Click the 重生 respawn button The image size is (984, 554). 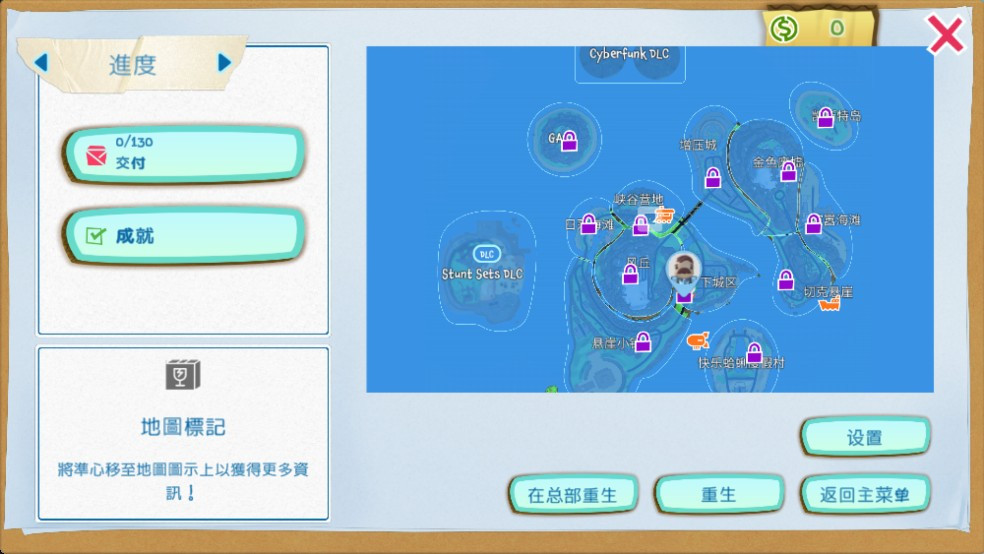click(x=718, y=494)
